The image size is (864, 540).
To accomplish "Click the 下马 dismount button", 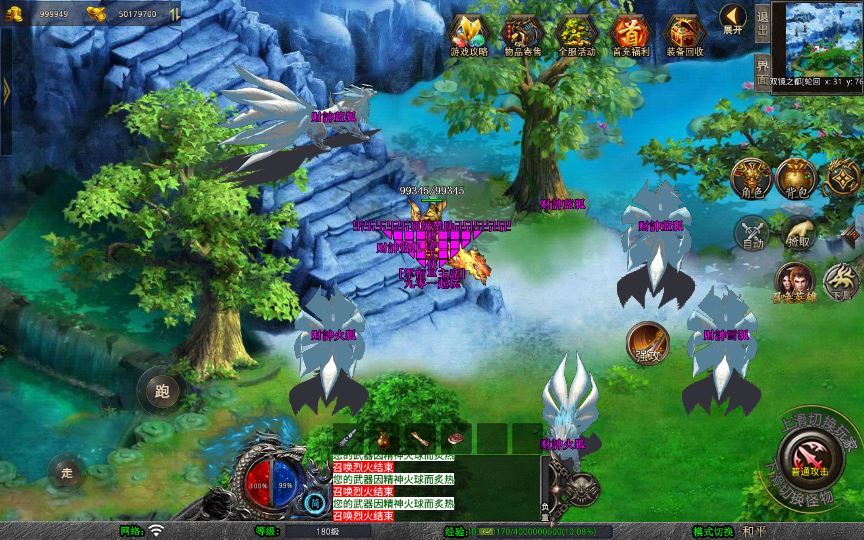I will pyautogui.click(x=842, y=281).
